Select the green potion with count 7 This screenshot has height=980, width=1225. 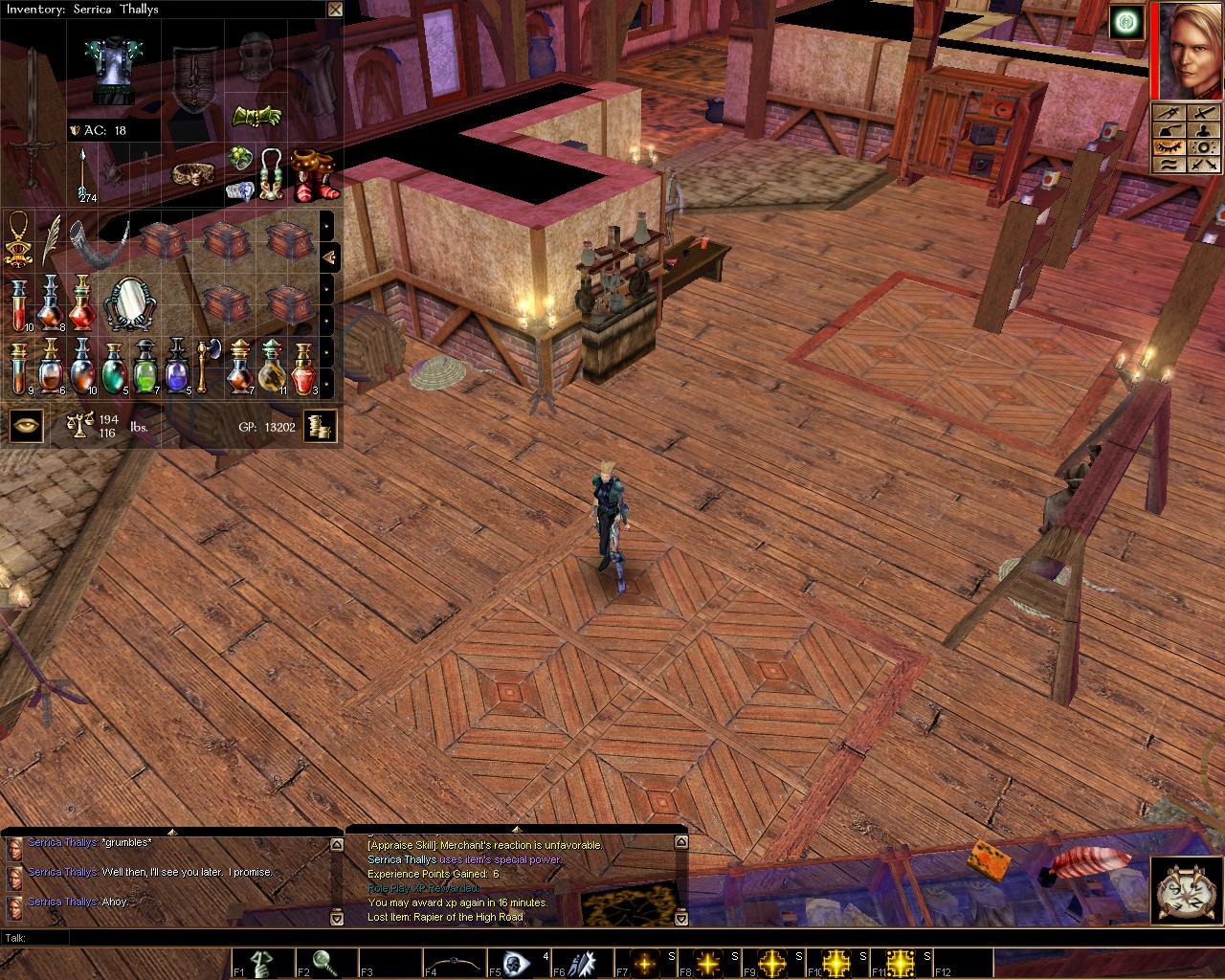146,366
